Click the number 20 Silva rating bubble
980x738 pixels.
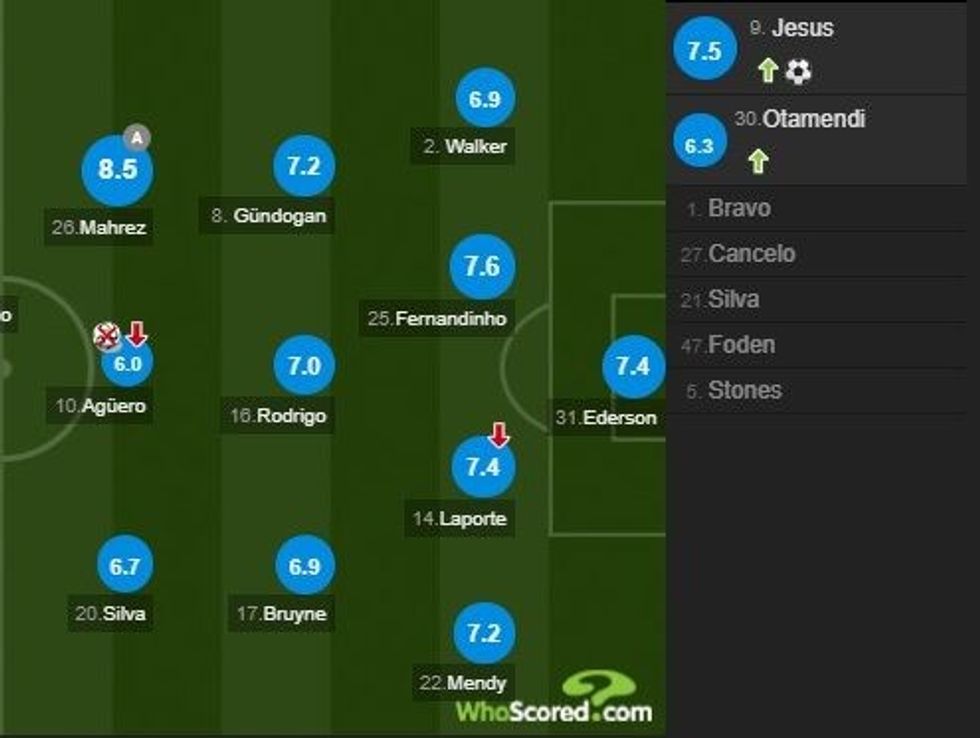coord(124,567)
